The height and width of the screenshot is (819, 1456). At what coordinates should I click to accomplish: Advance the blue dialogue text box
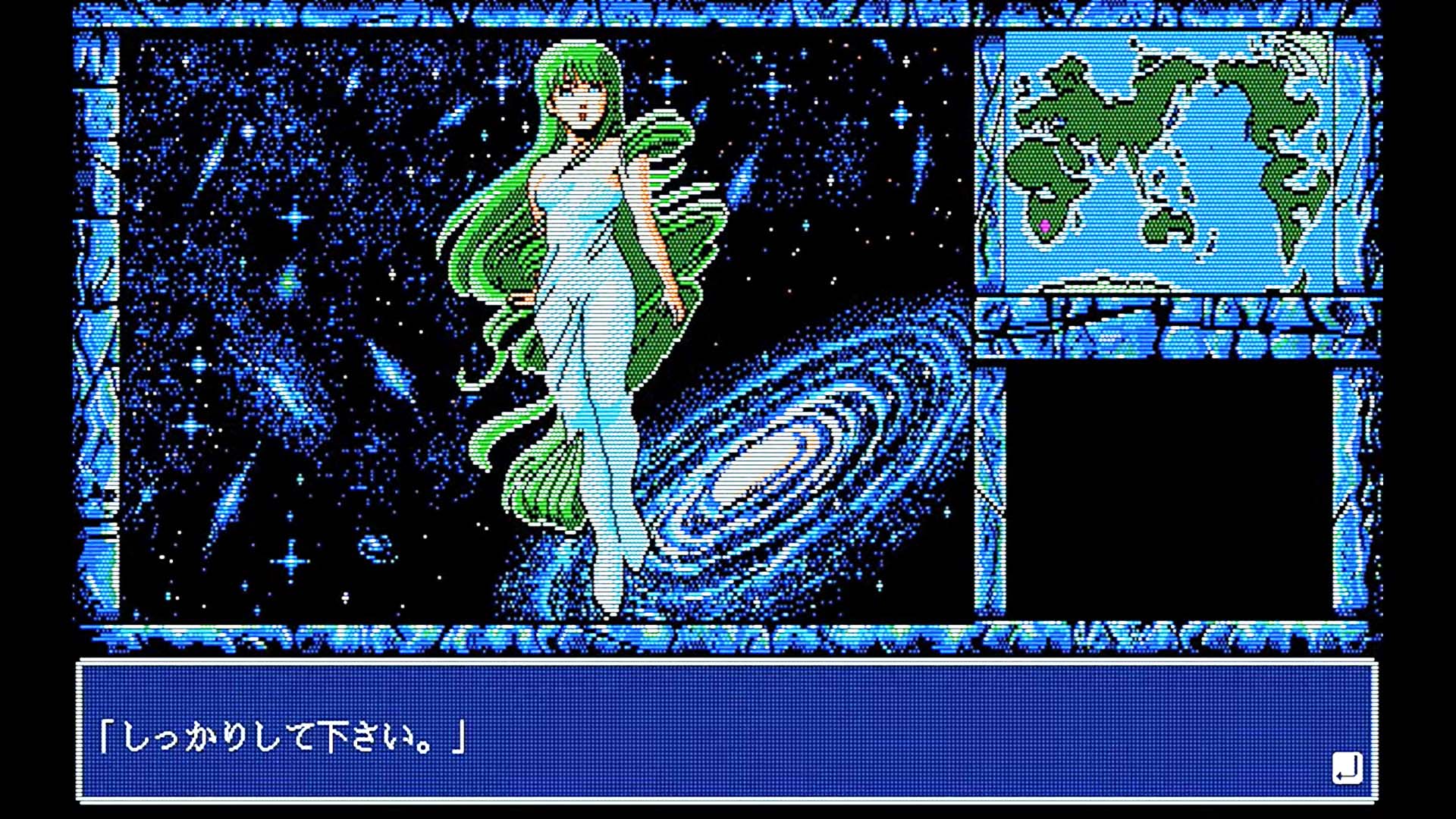(x=726, y=733)
